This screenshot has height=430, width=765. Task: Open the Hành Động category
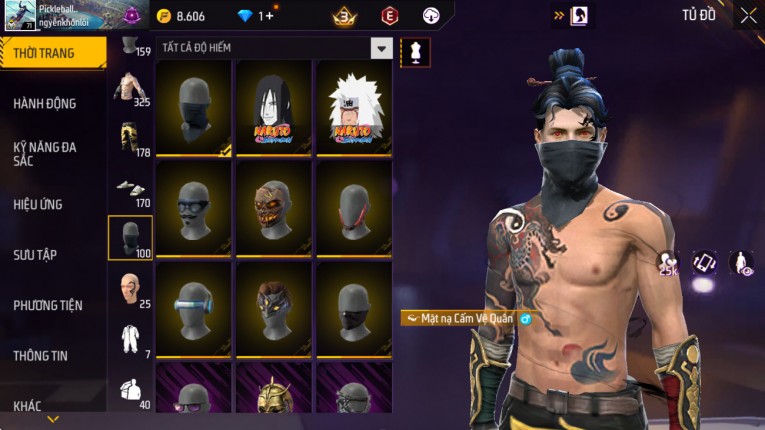45,103
